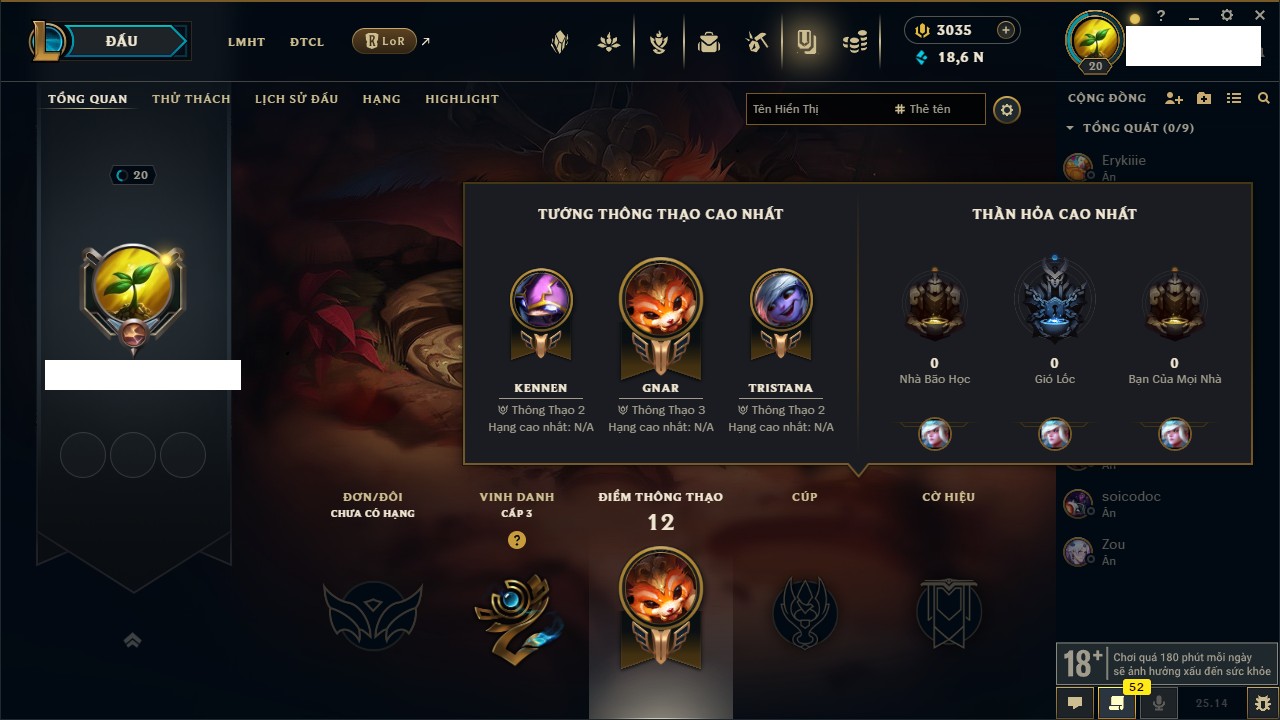
Task: Search the friends list
Action: 1264,99
